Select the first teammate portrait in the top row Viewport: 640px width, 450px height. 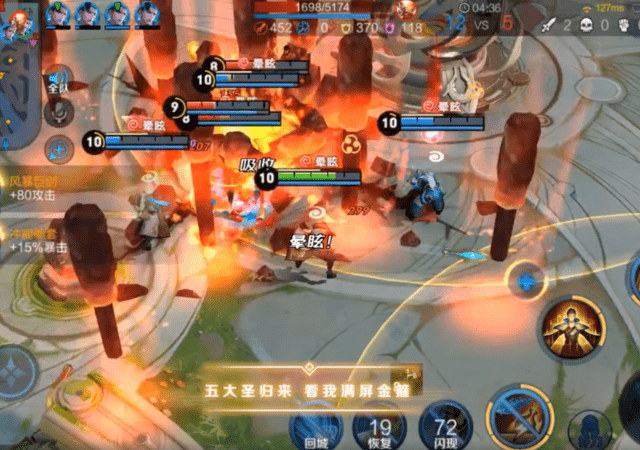click(58, 14)
